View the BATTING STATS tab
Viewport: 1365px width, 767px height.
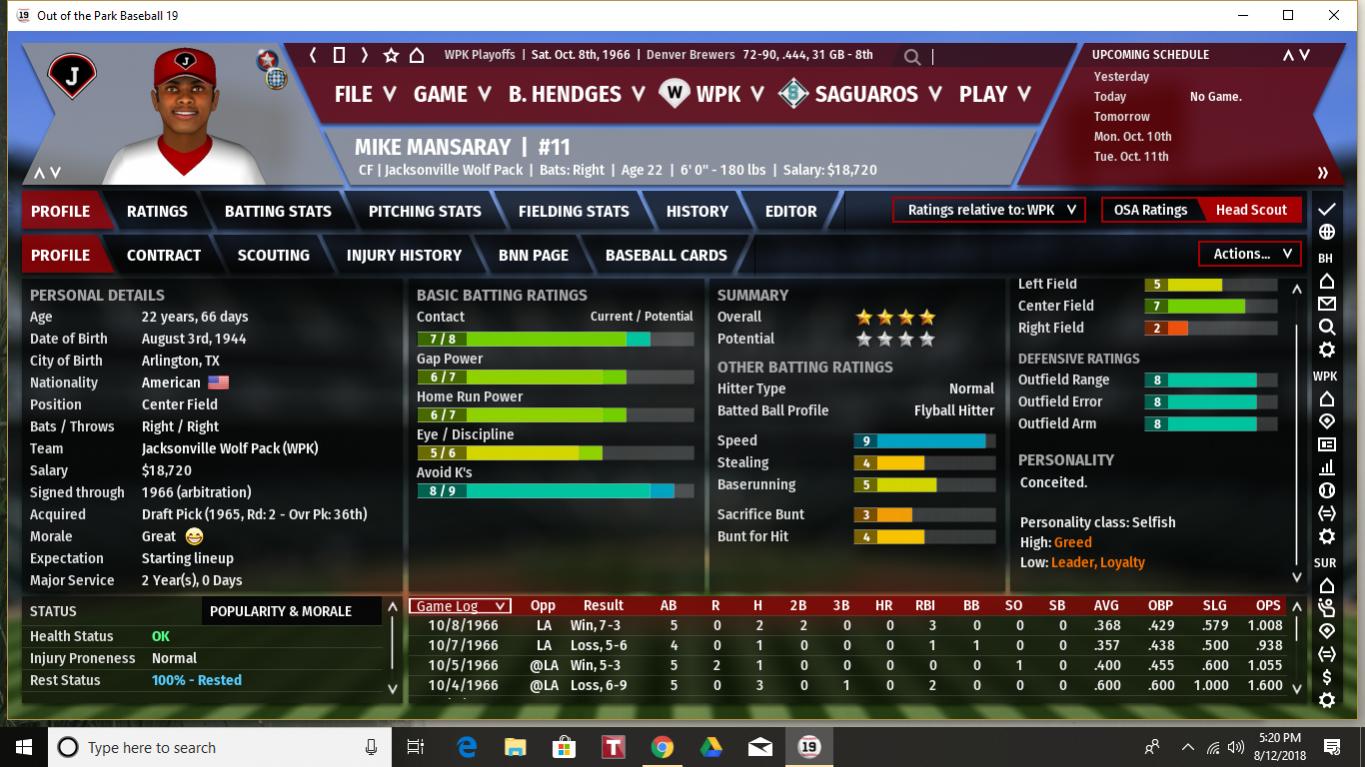[278, 211]
